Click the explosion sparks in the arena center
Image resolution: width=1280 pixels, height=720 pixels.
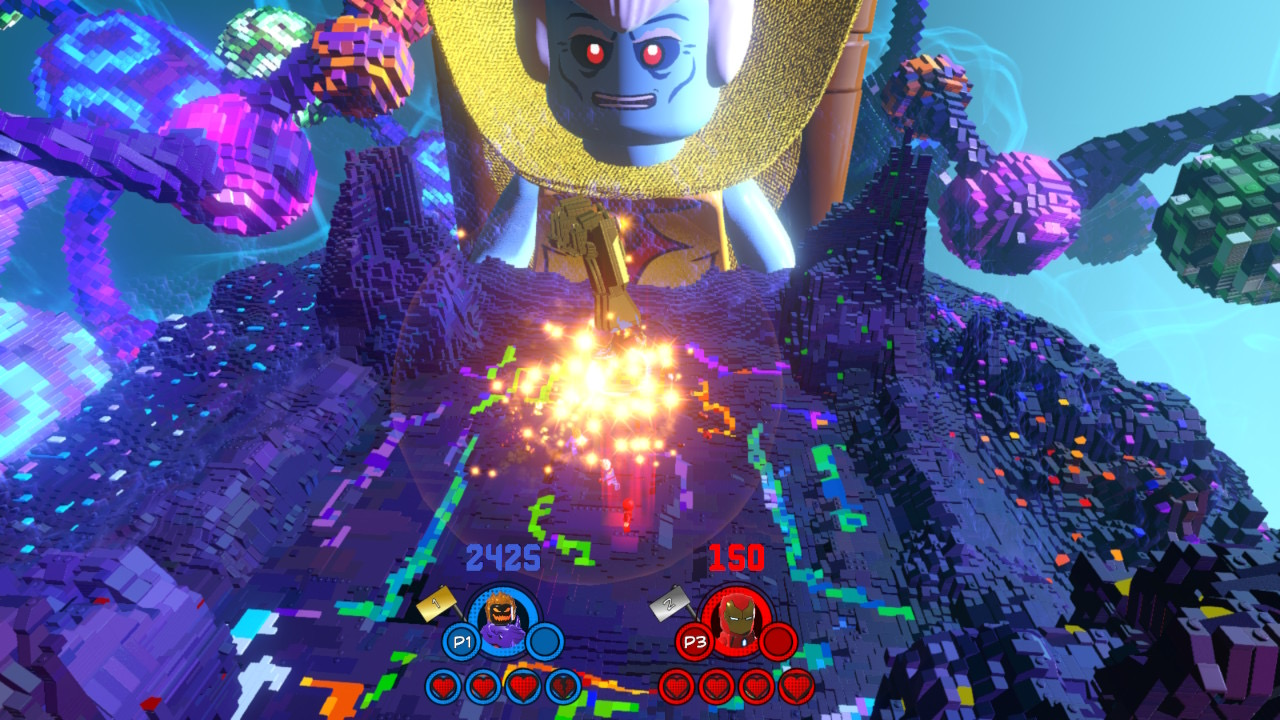coord(590,380)
